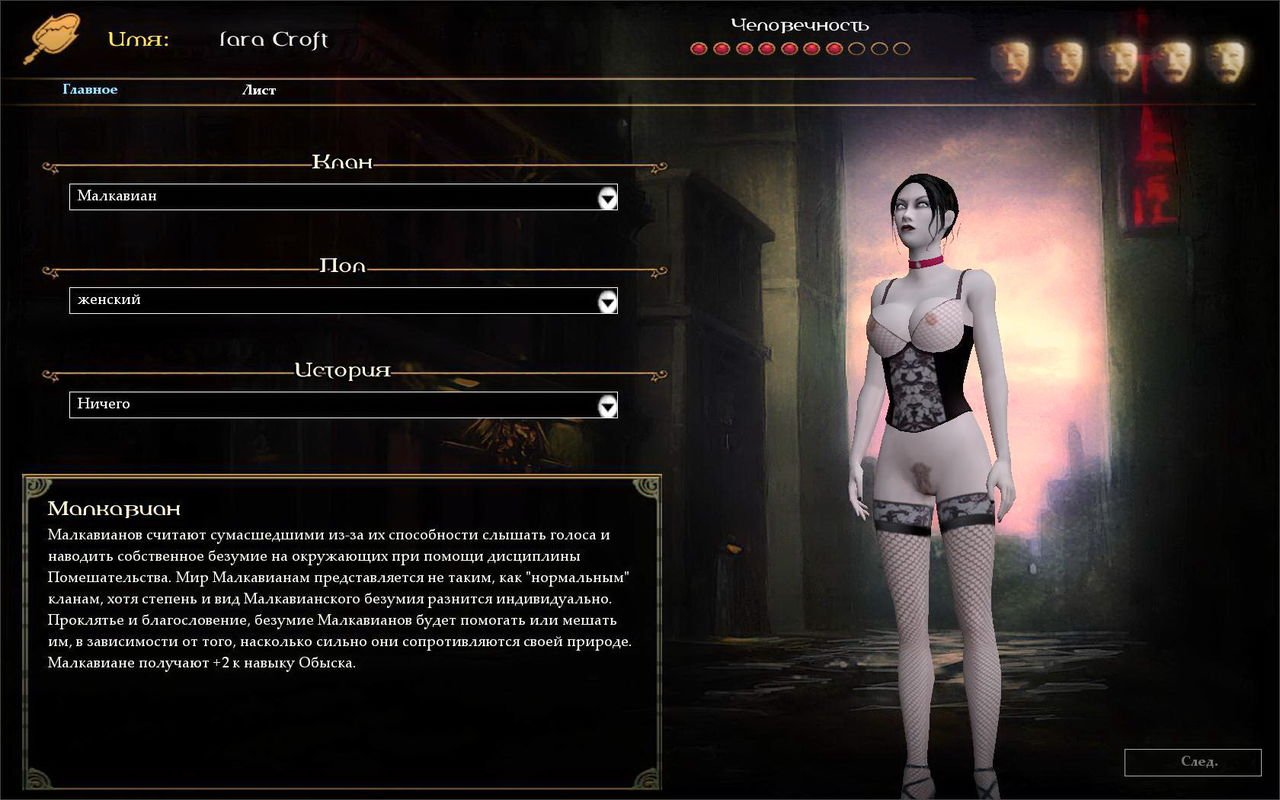Switch to the Главное tab
Screen dimensions: 1280x800
tap(88, 89)
